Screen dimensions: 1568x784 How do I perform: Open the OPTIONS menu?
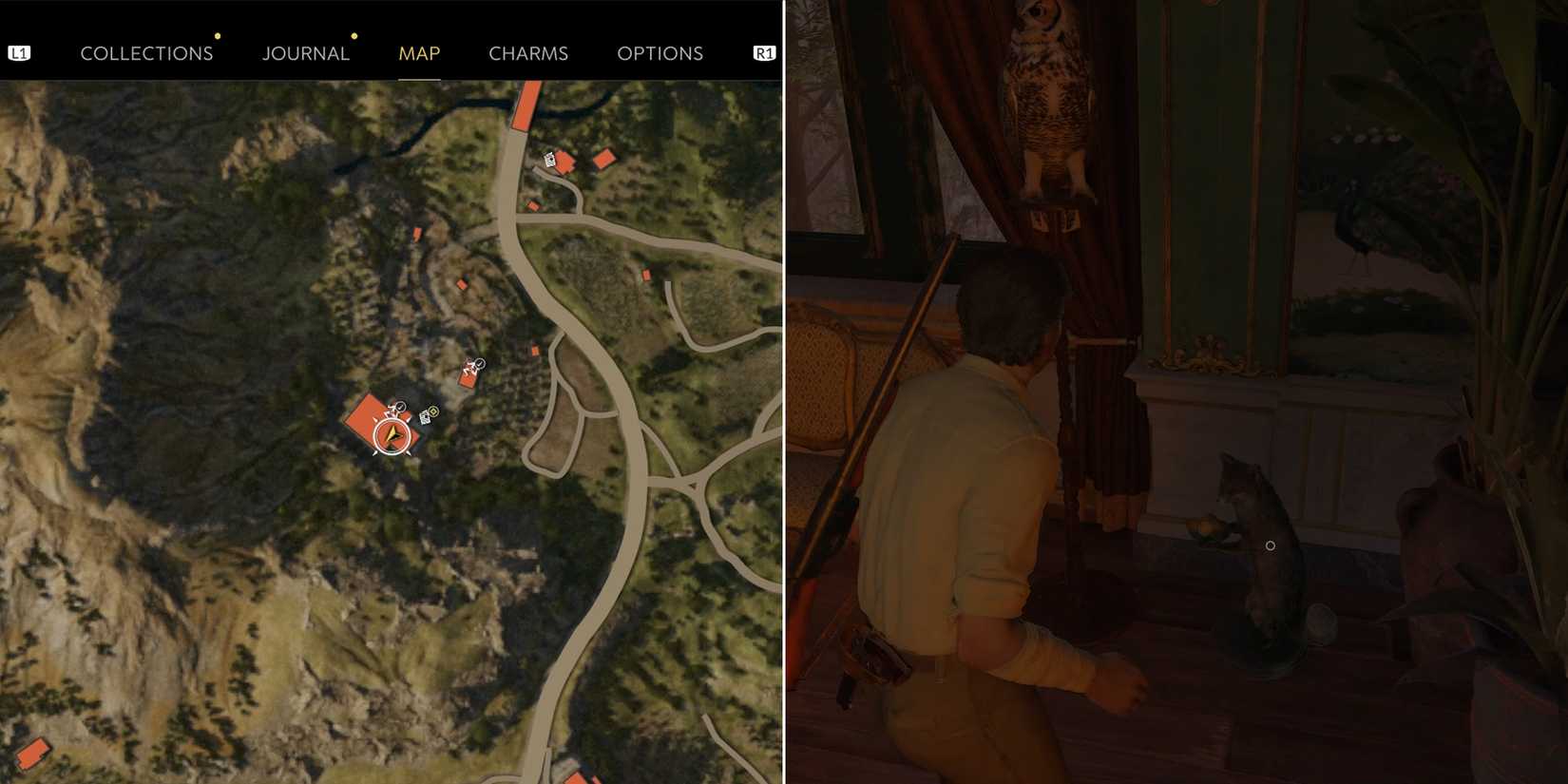coord(660,53)
